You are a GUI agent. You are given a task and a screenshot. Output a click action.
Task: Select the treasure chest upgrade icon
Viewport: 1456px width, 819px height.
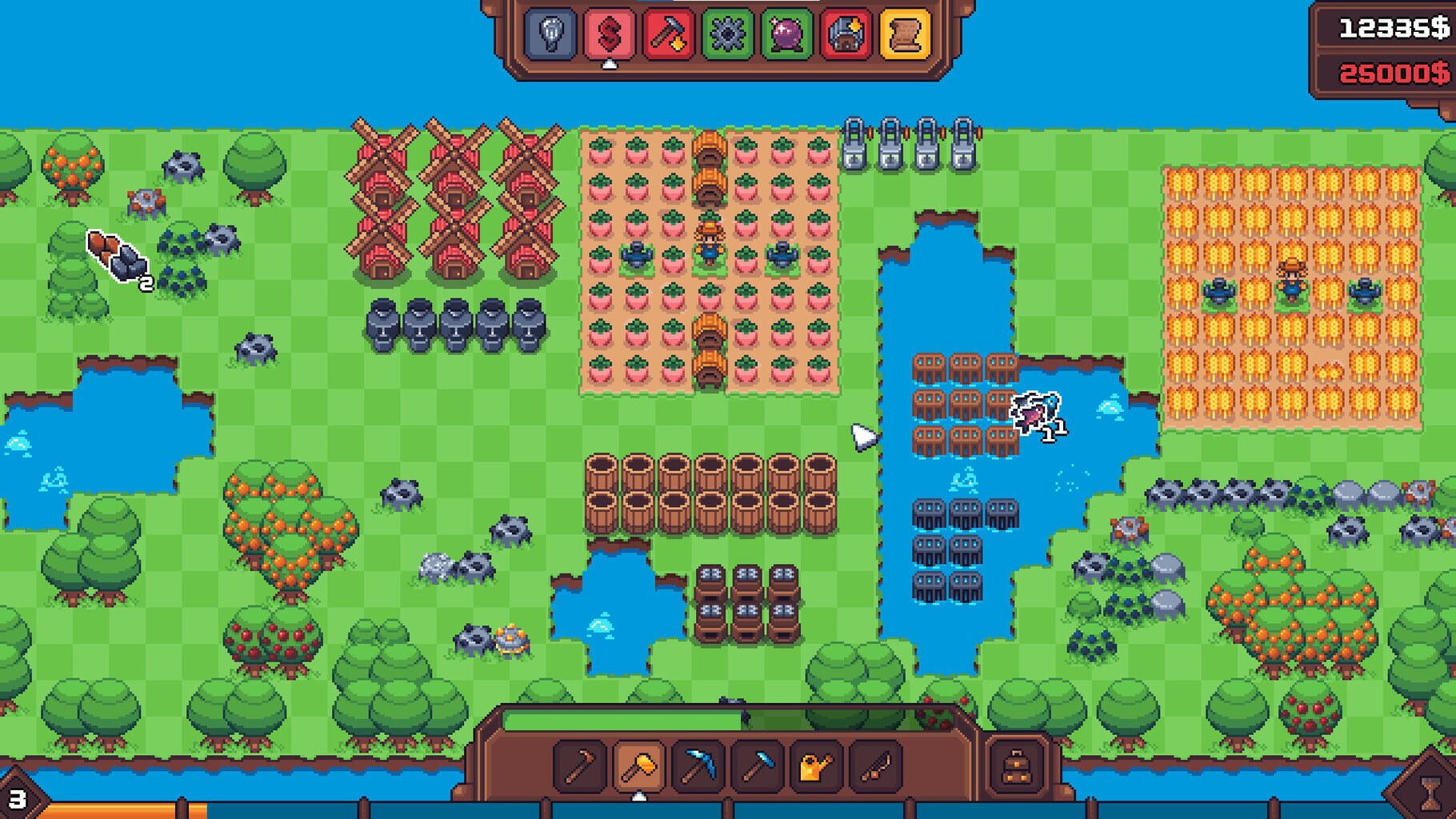coord(846,34)
